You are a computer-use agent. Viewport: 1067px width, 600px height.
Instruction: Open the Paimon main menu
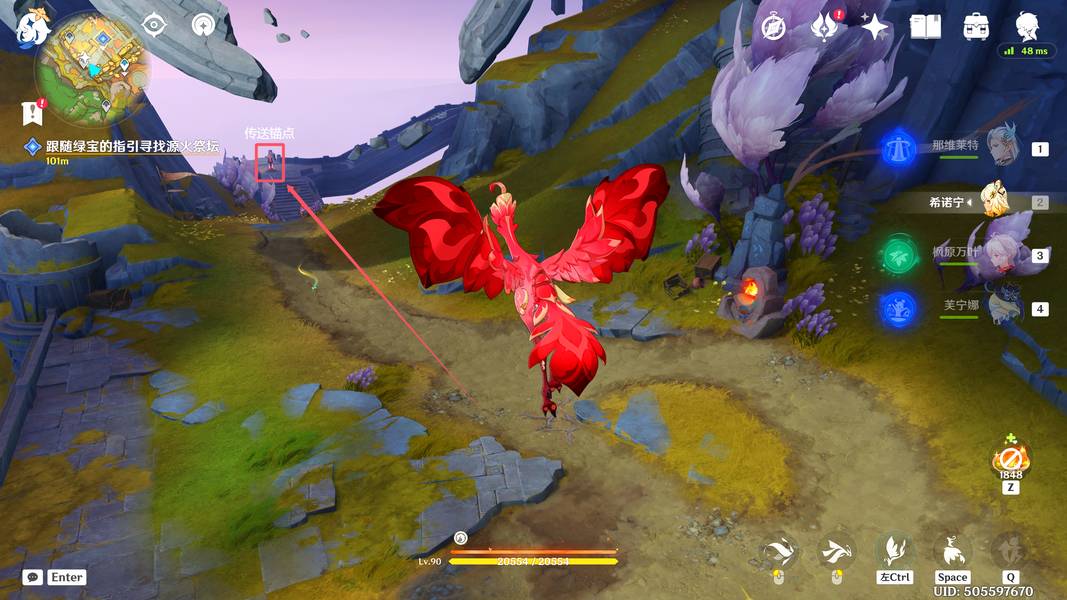(32, 27)
